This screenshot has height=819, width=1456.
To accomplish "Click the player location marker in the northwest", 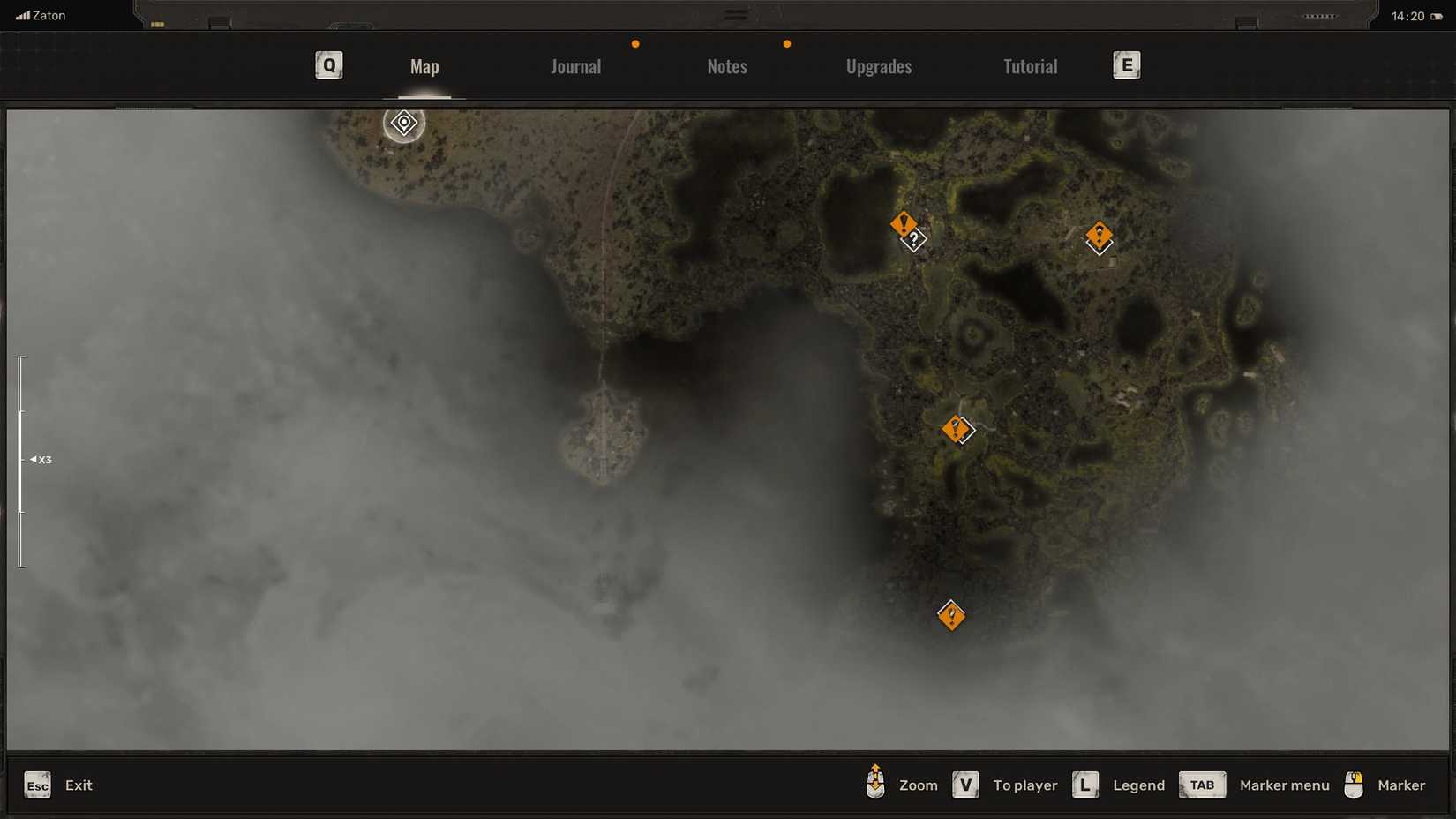I will 403,124.
